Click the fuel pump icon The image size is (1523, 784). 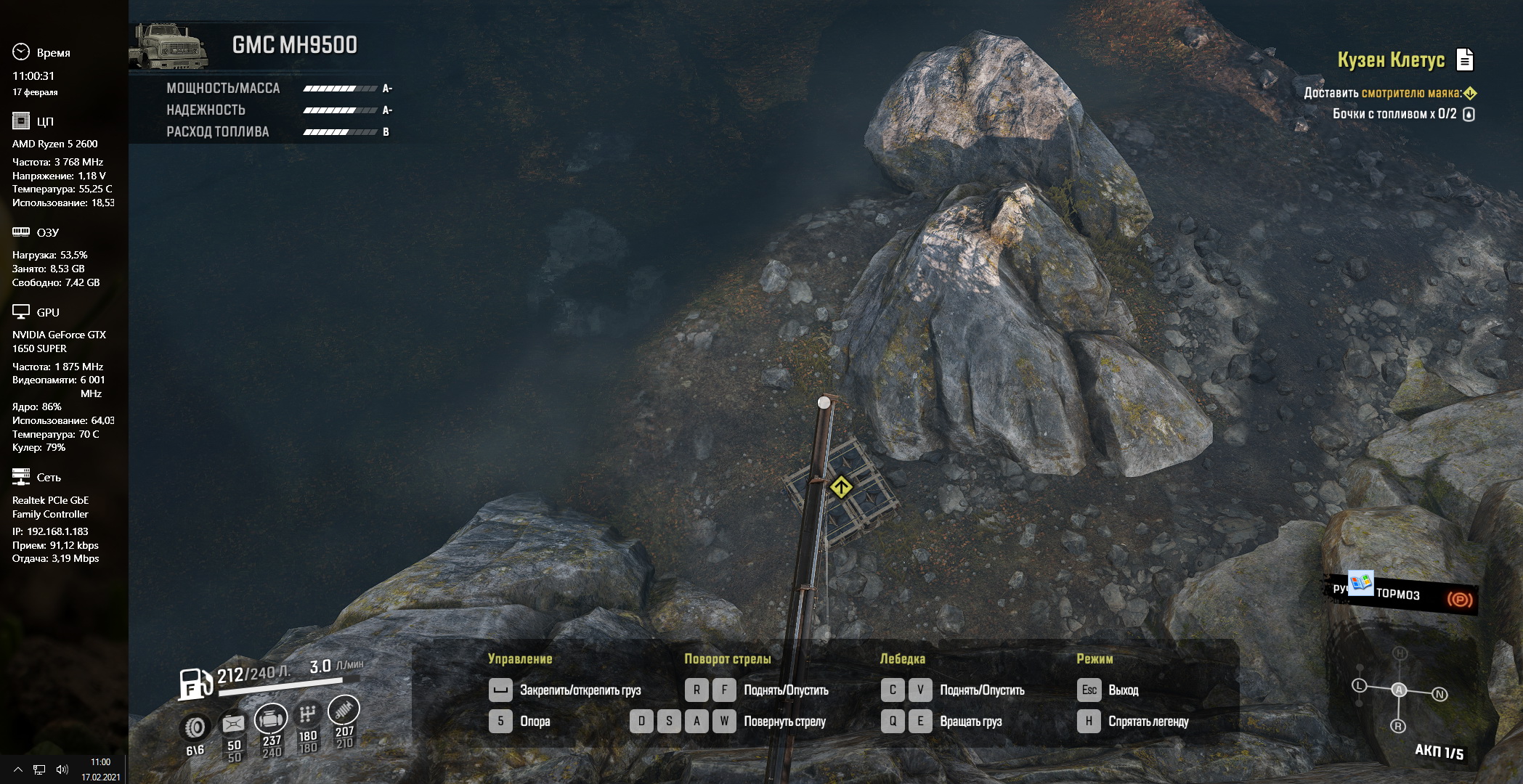click(193, 683)
